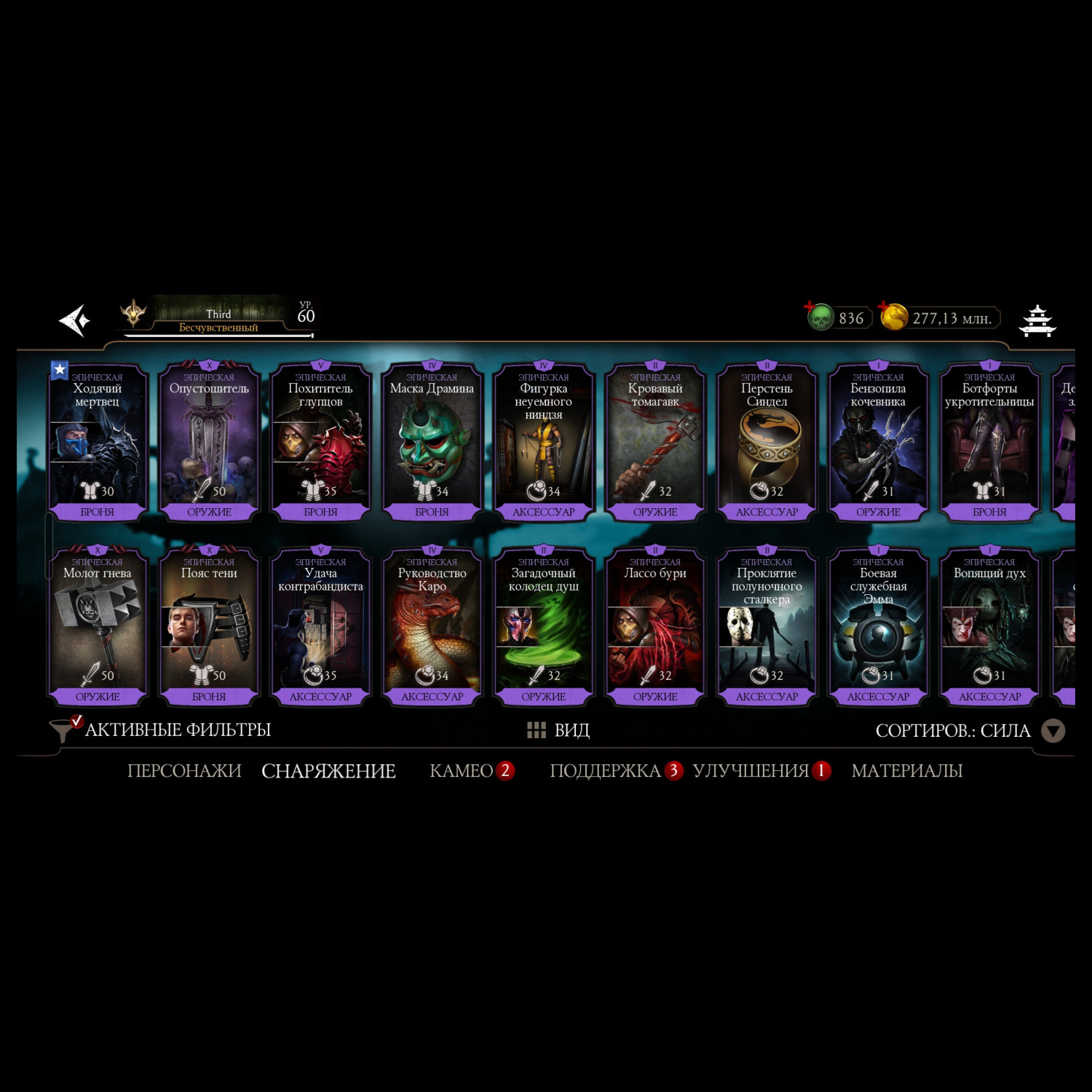Open the СОРТИРОВ.: СИЛА sort dropdown
The image size is (1092, 1092).
[x=970, y=731]
